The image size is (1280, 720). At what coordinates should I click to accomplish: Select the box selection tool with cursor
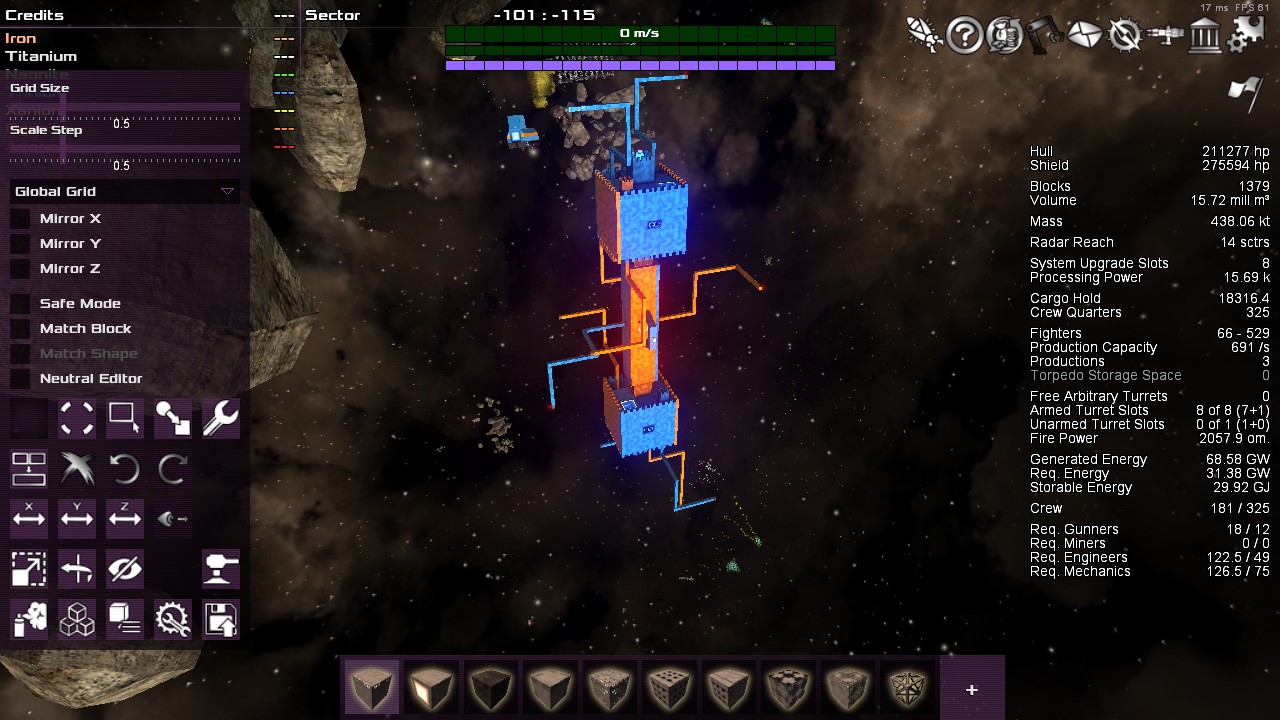(x=125, y=418)
